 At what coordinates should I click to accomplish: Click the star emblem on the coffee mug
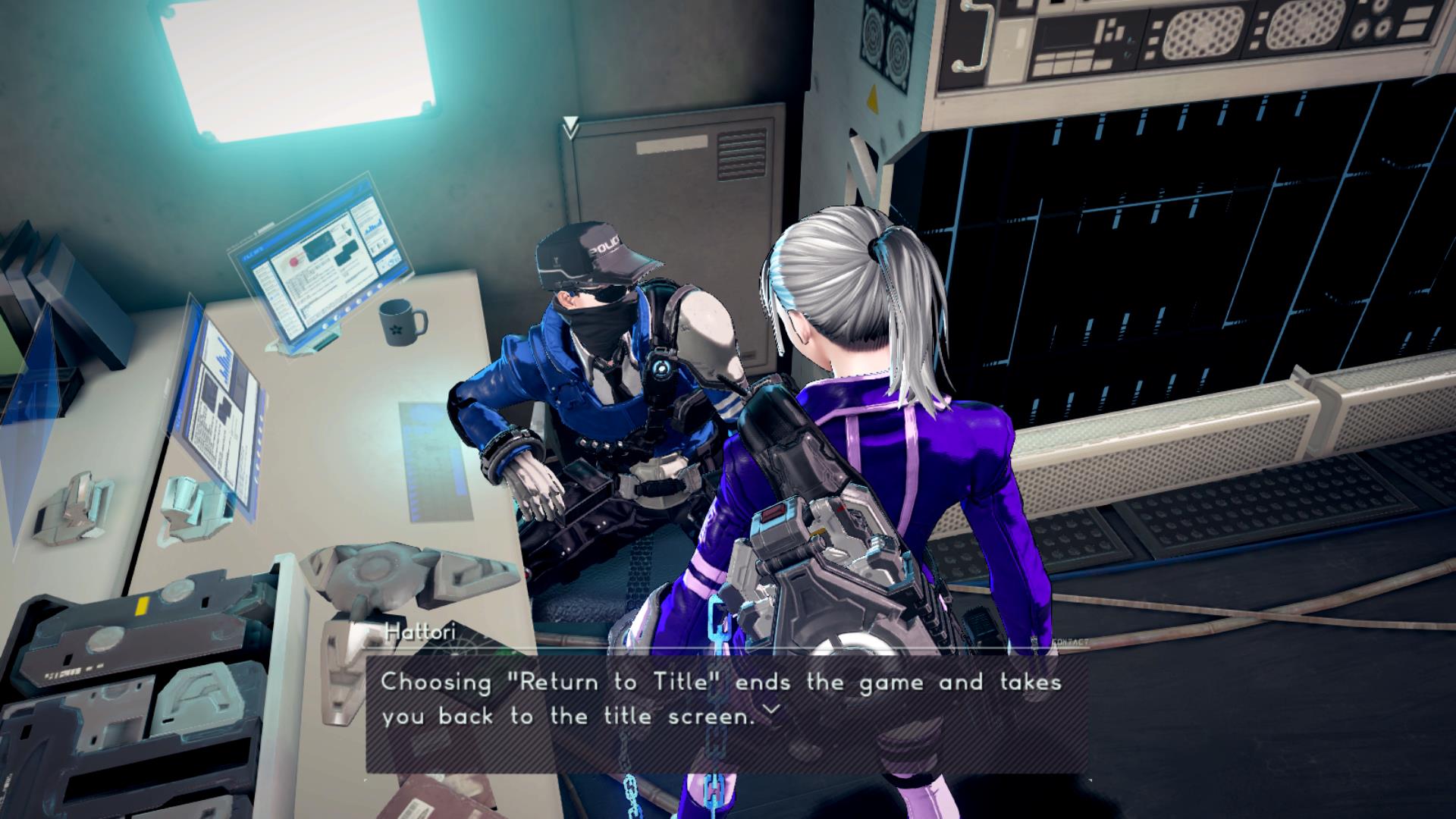click(x=396, y=331)
